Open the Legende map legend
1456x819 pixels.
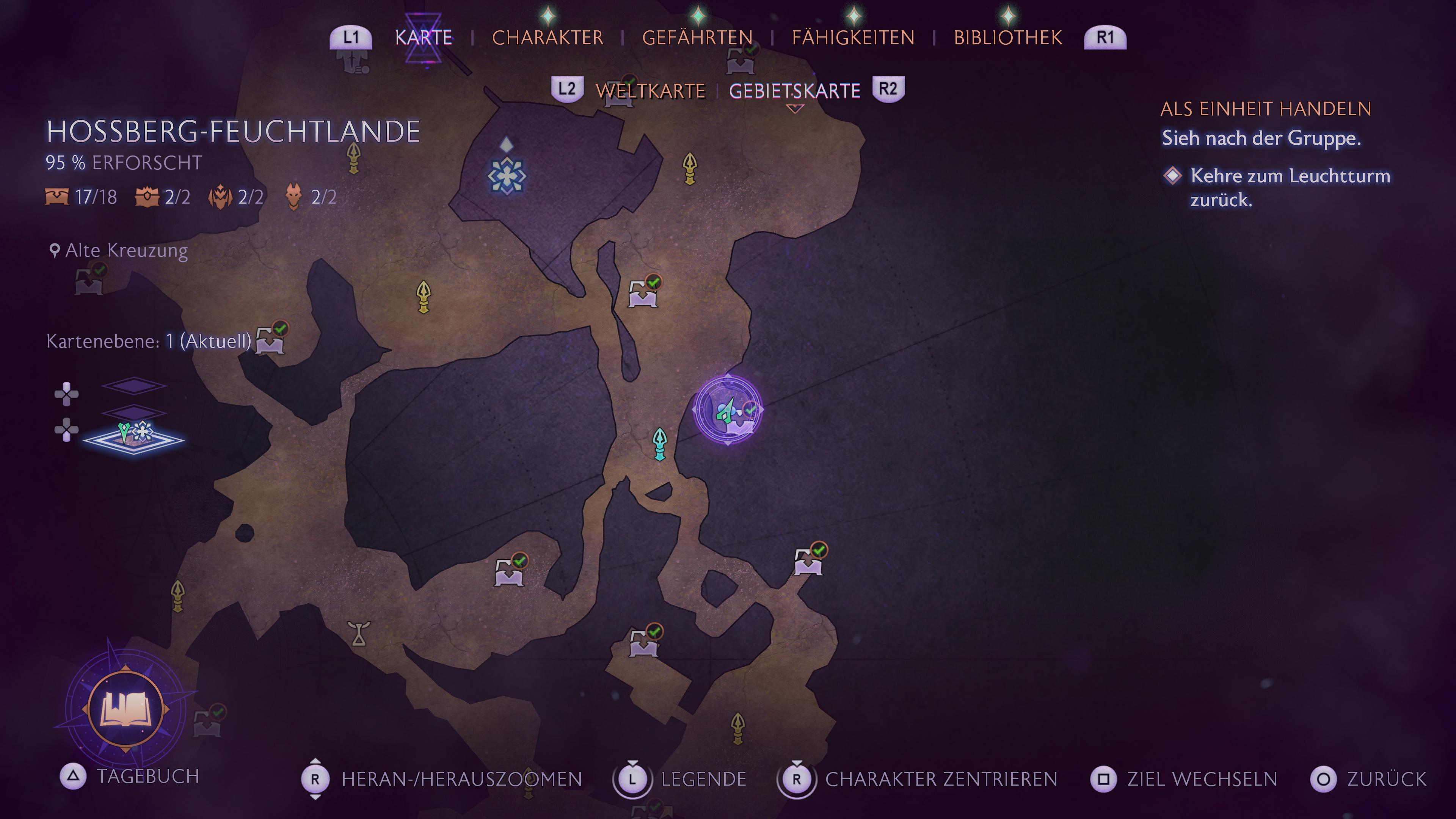click(703, 779)
